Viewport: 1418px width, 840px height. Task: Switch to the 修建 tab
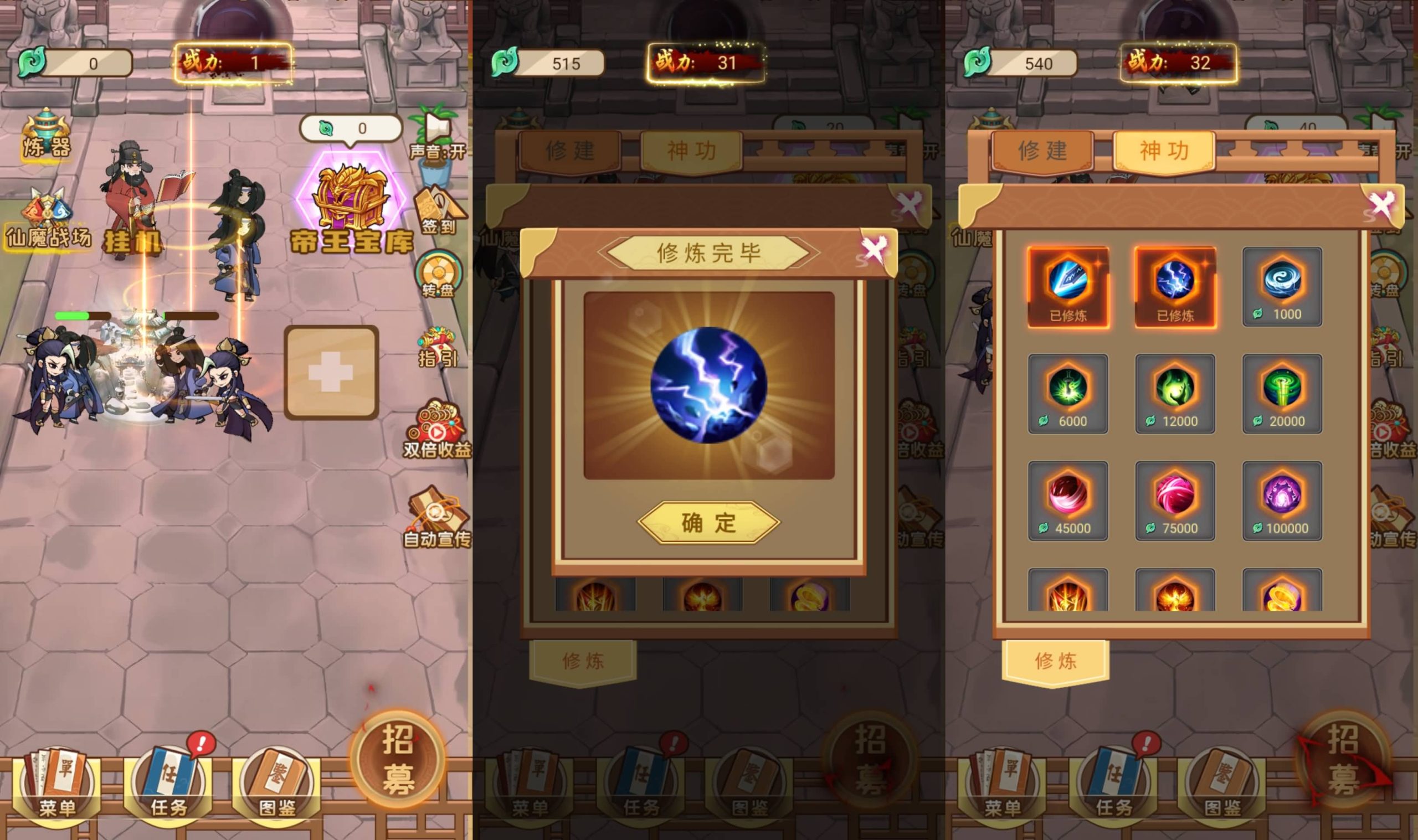[x=1043, y=151]
